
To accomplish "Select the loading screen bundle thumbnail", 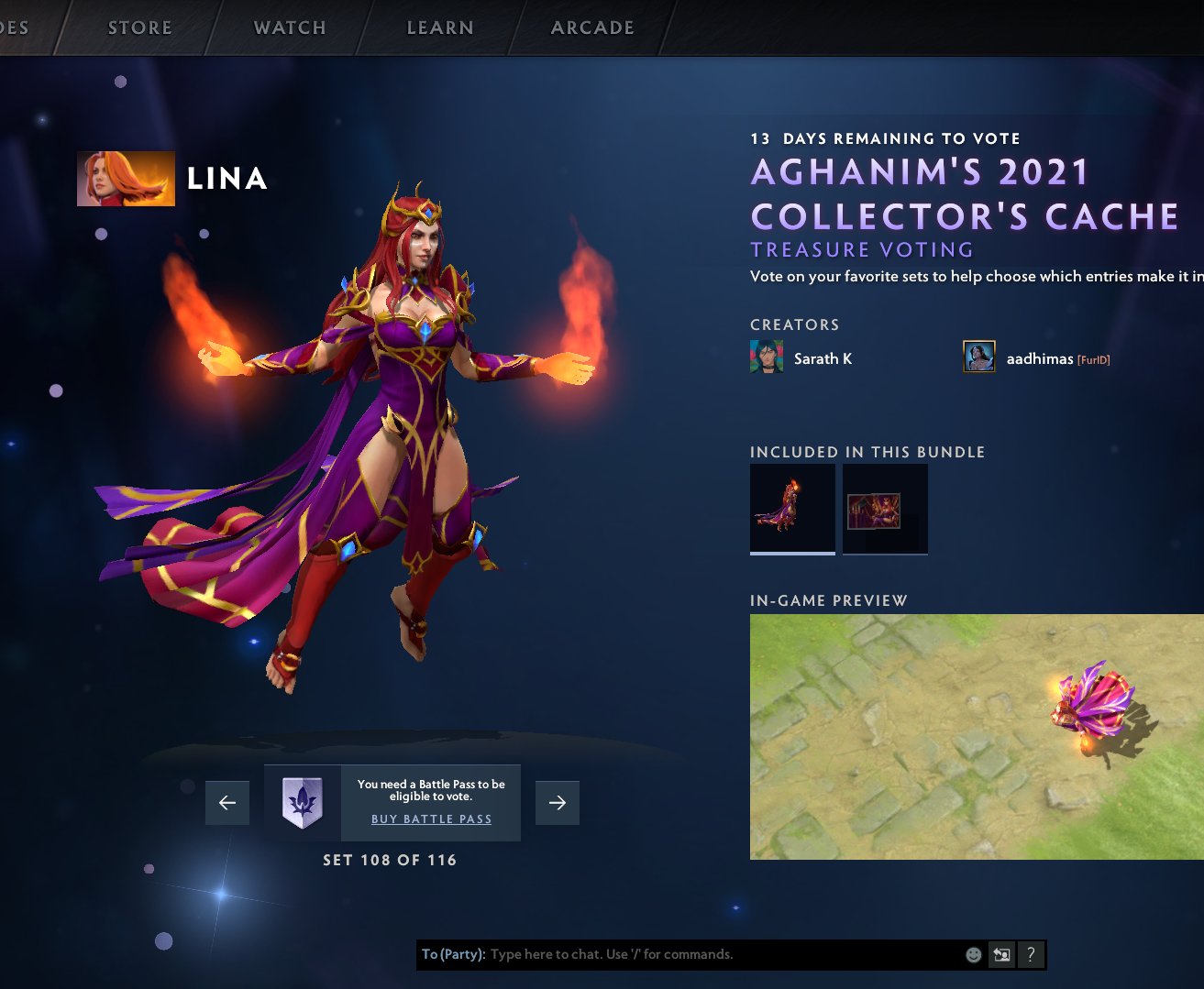I will (x=884, y=507).
